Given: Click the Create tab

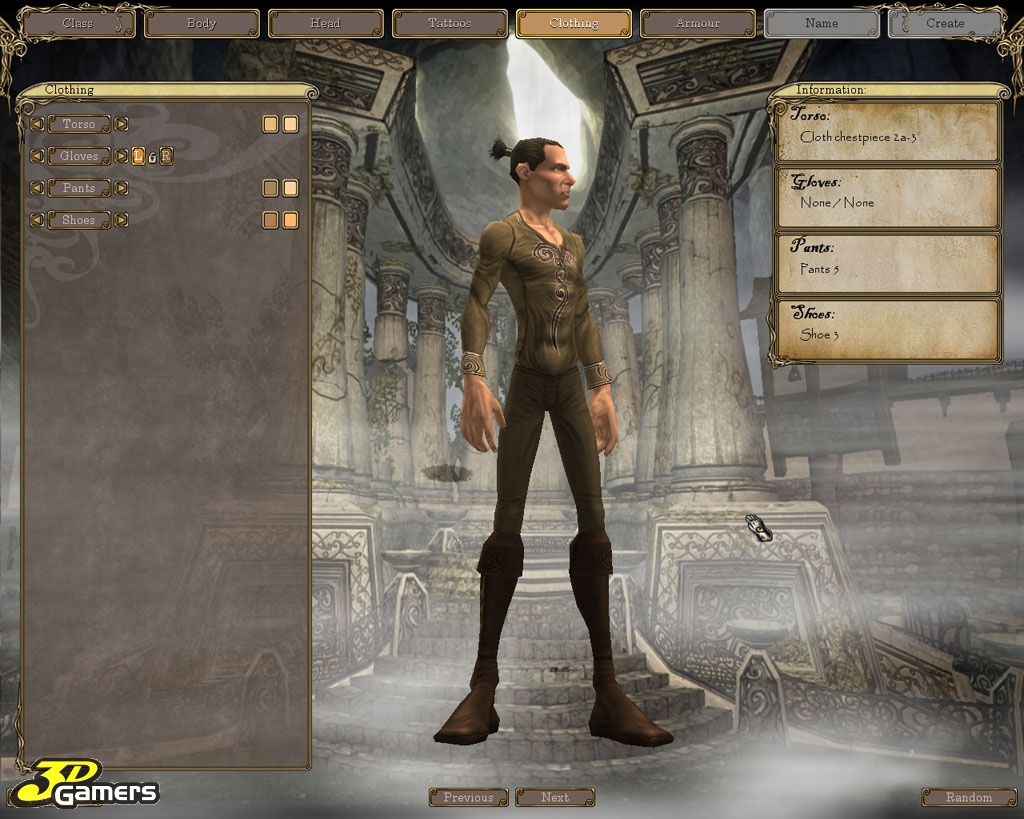Looking at the screenshot, I should coord(945,23).
